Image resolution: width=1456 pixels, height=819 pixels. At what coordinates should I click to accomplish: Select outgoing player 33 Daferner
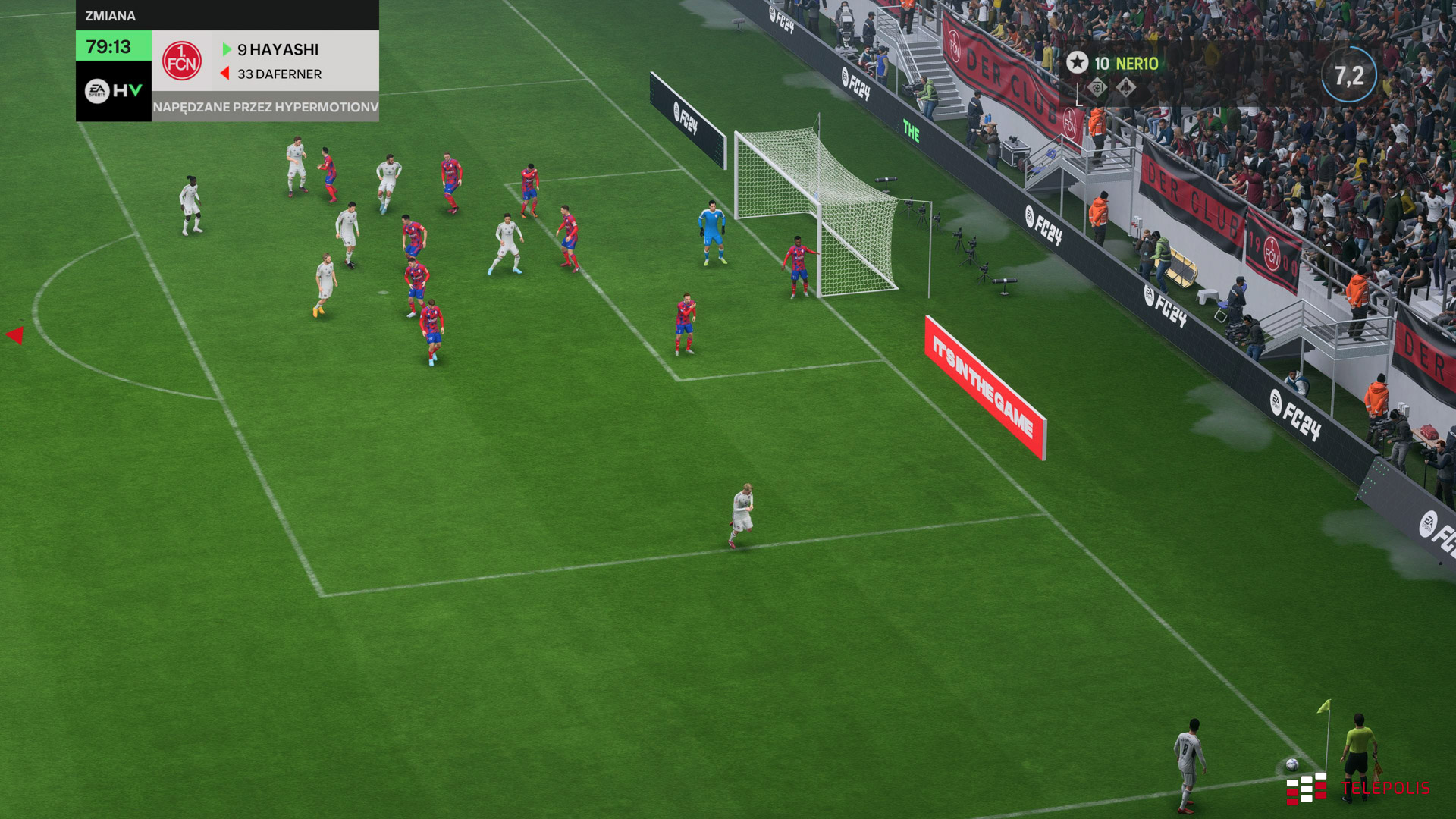tap(279, 74)
